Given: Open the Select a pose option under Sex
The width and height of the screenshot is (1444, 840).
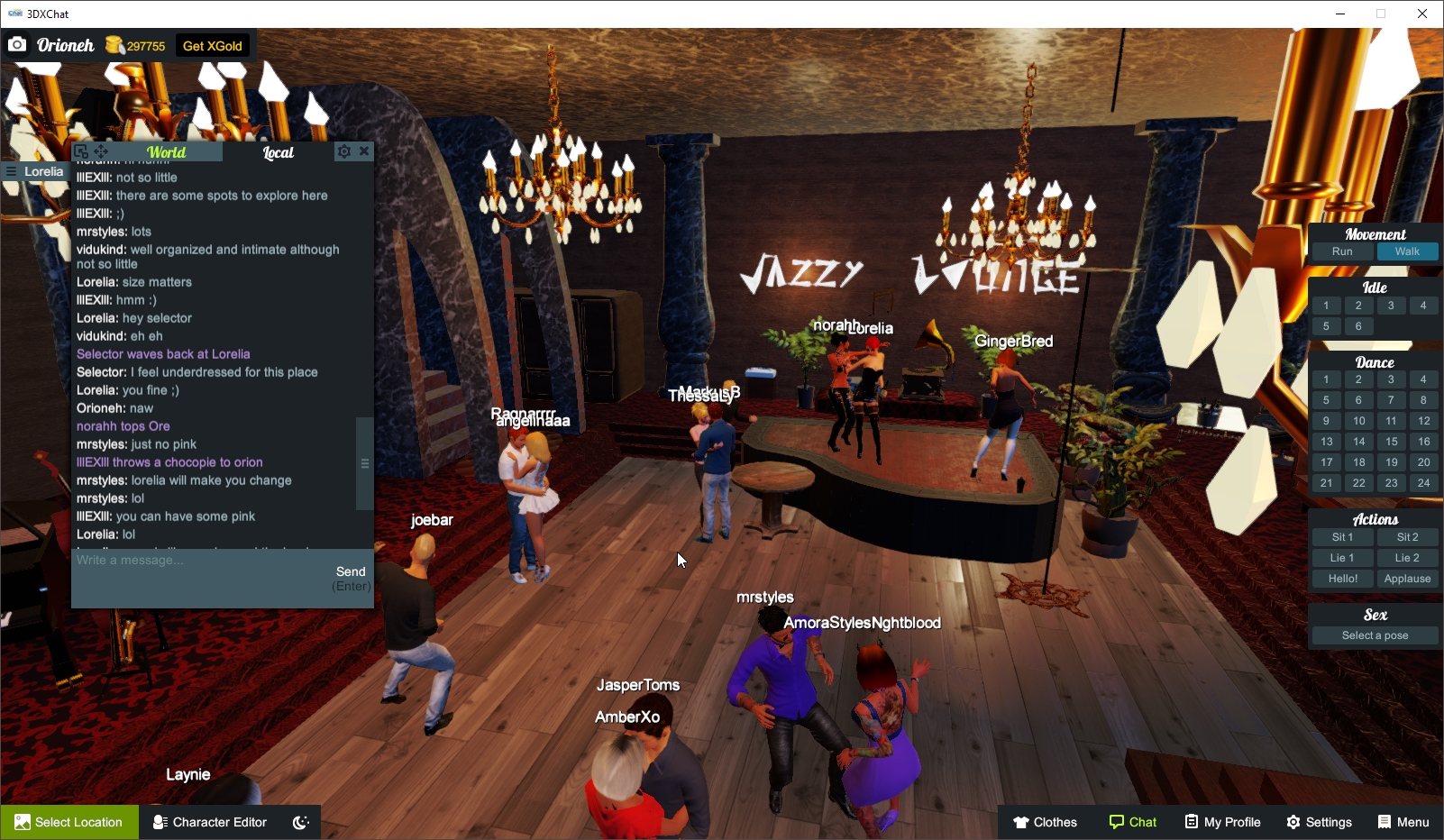Looking at the screenshot, I should (x=1374, y=635).
